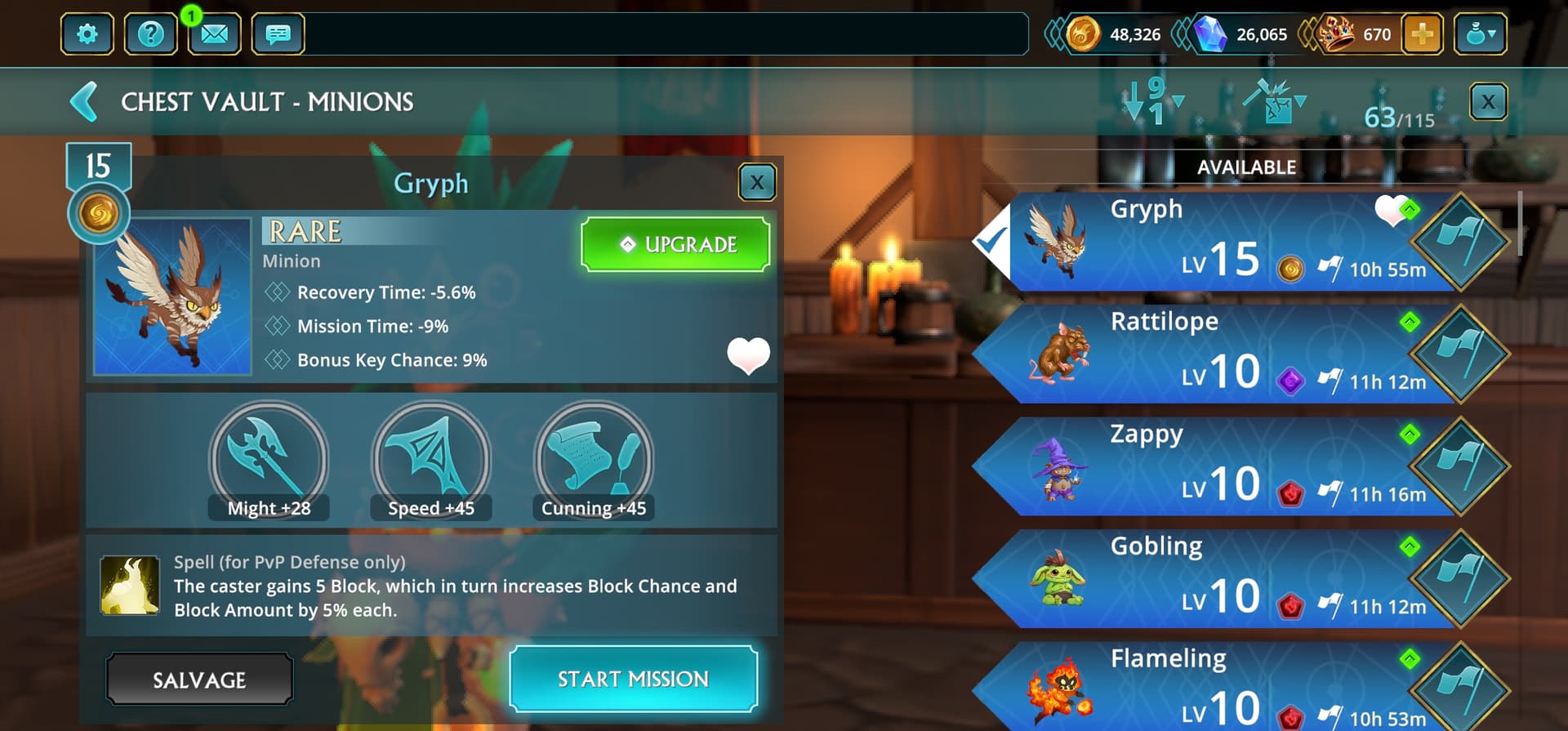Salvage the Gryph minion

tap(199, 680)
